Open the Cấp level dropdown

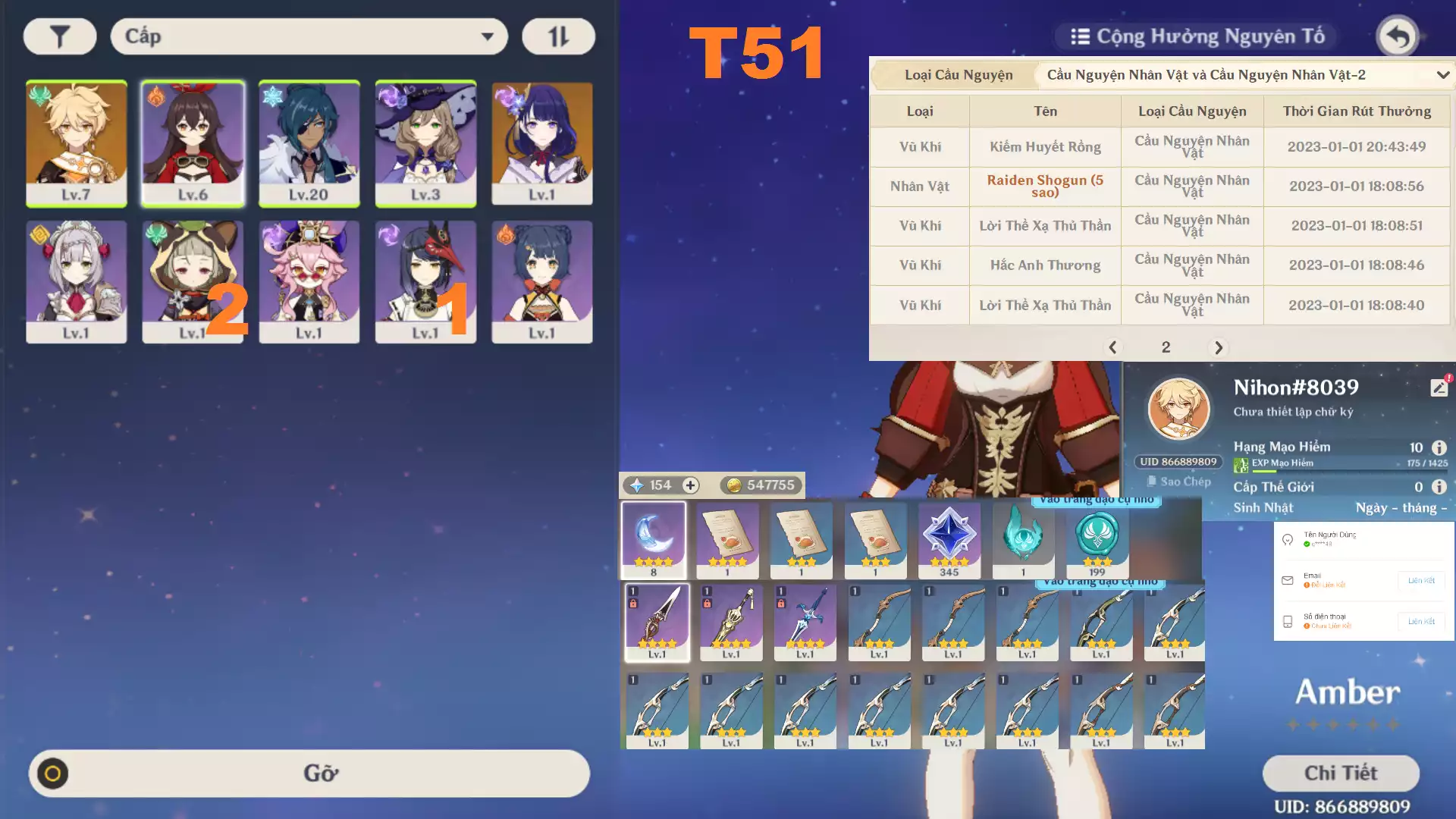tap(308, 36)
